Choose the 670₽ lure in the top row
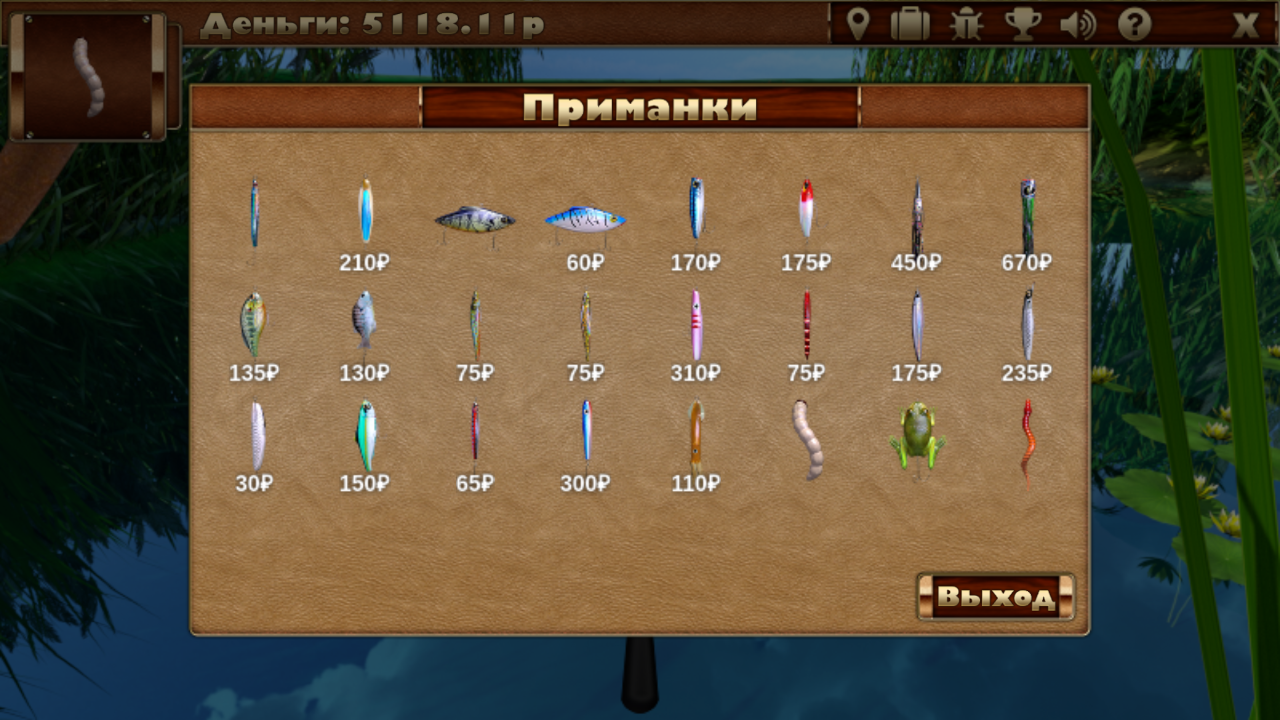This screenshot has height=720, width=1280. 1028,215
